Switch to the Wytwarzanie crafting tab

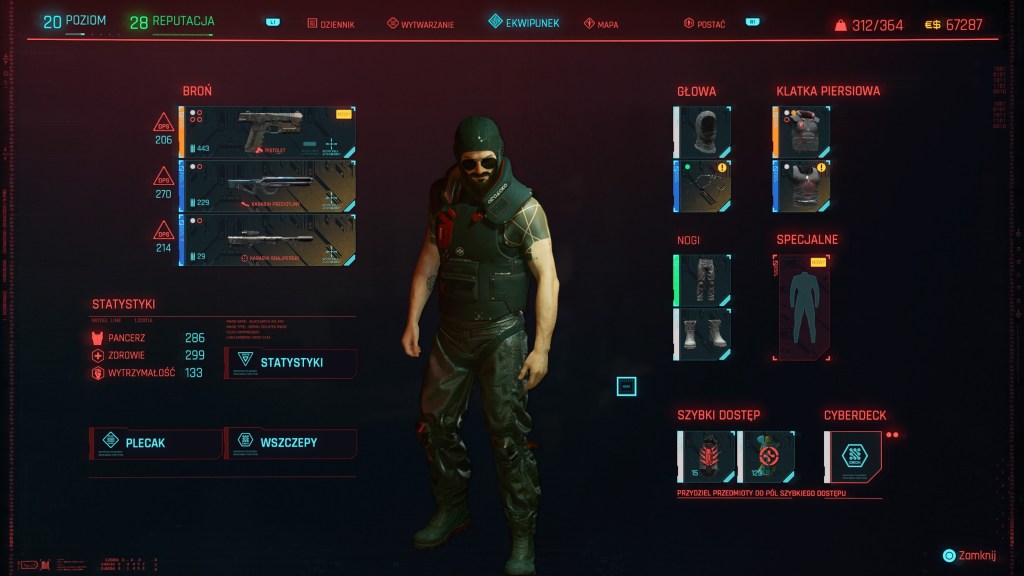click(421, 24)
